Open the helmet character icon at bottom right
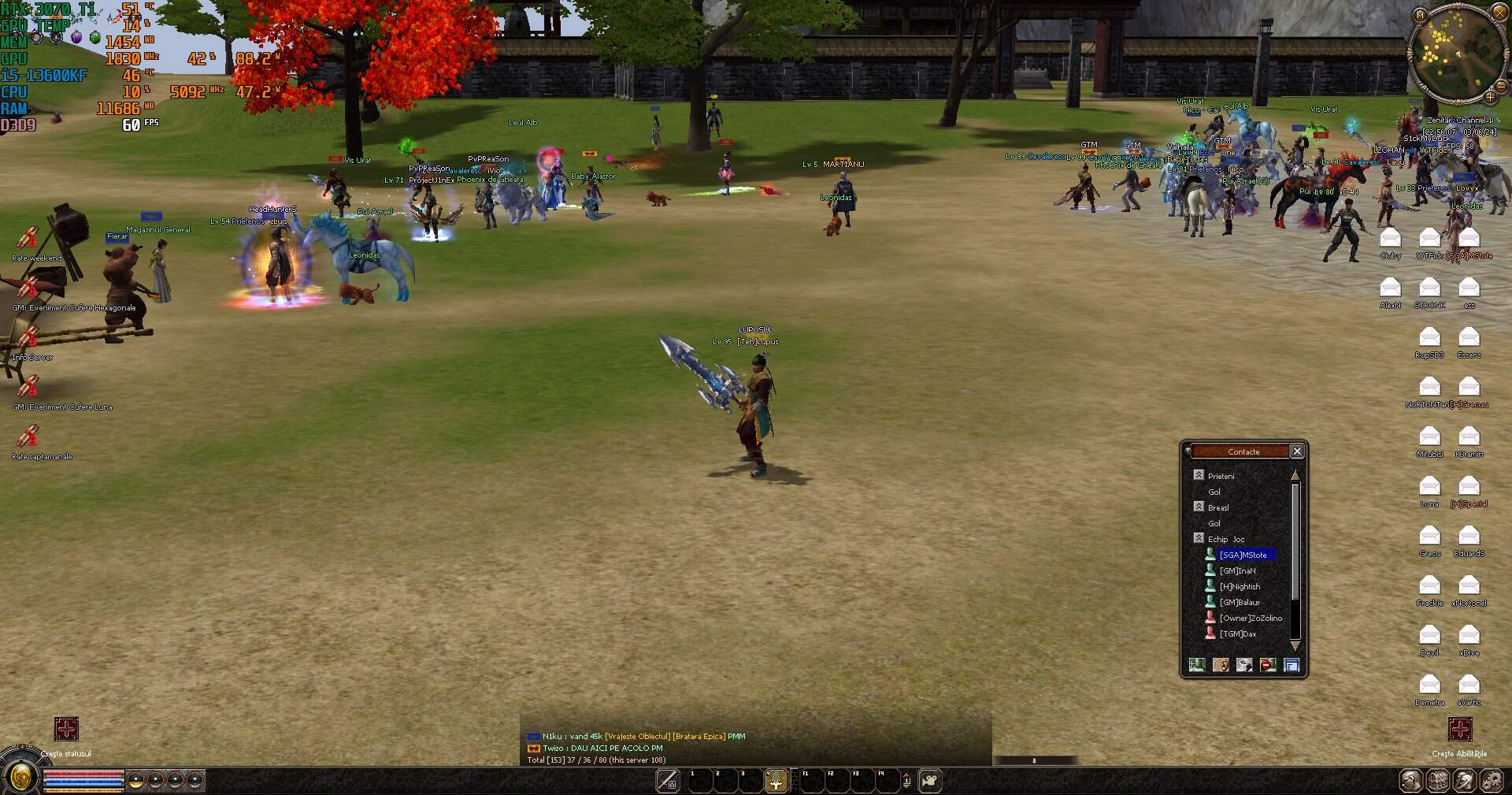 coord(1463,782)
